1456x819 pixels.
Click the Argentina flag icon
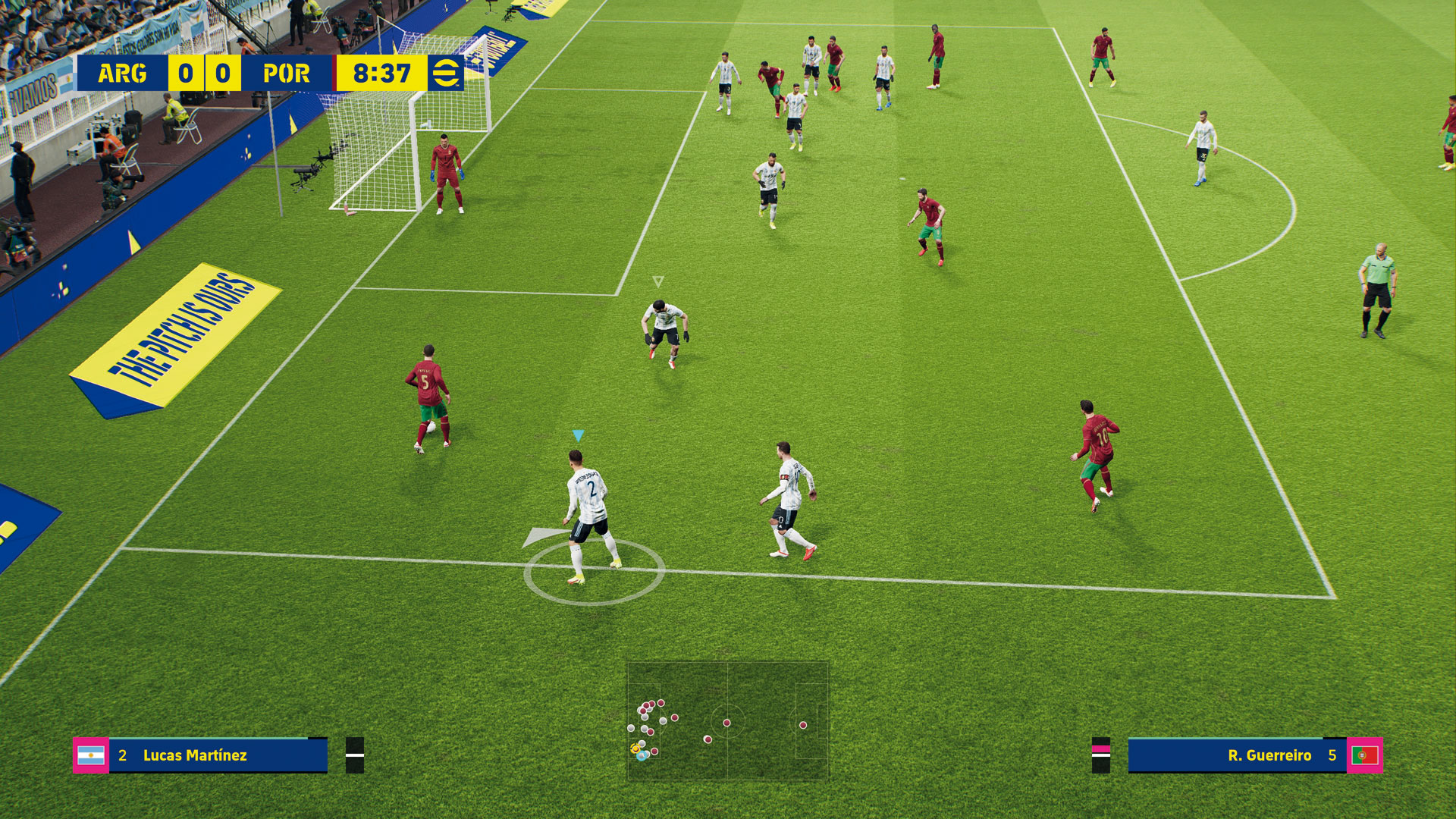point(91,755)
